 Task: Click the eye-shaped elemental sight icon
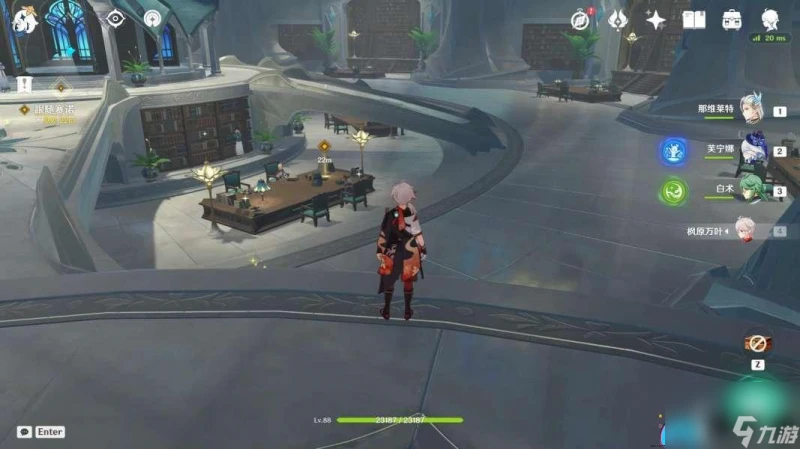click(116, 18)
